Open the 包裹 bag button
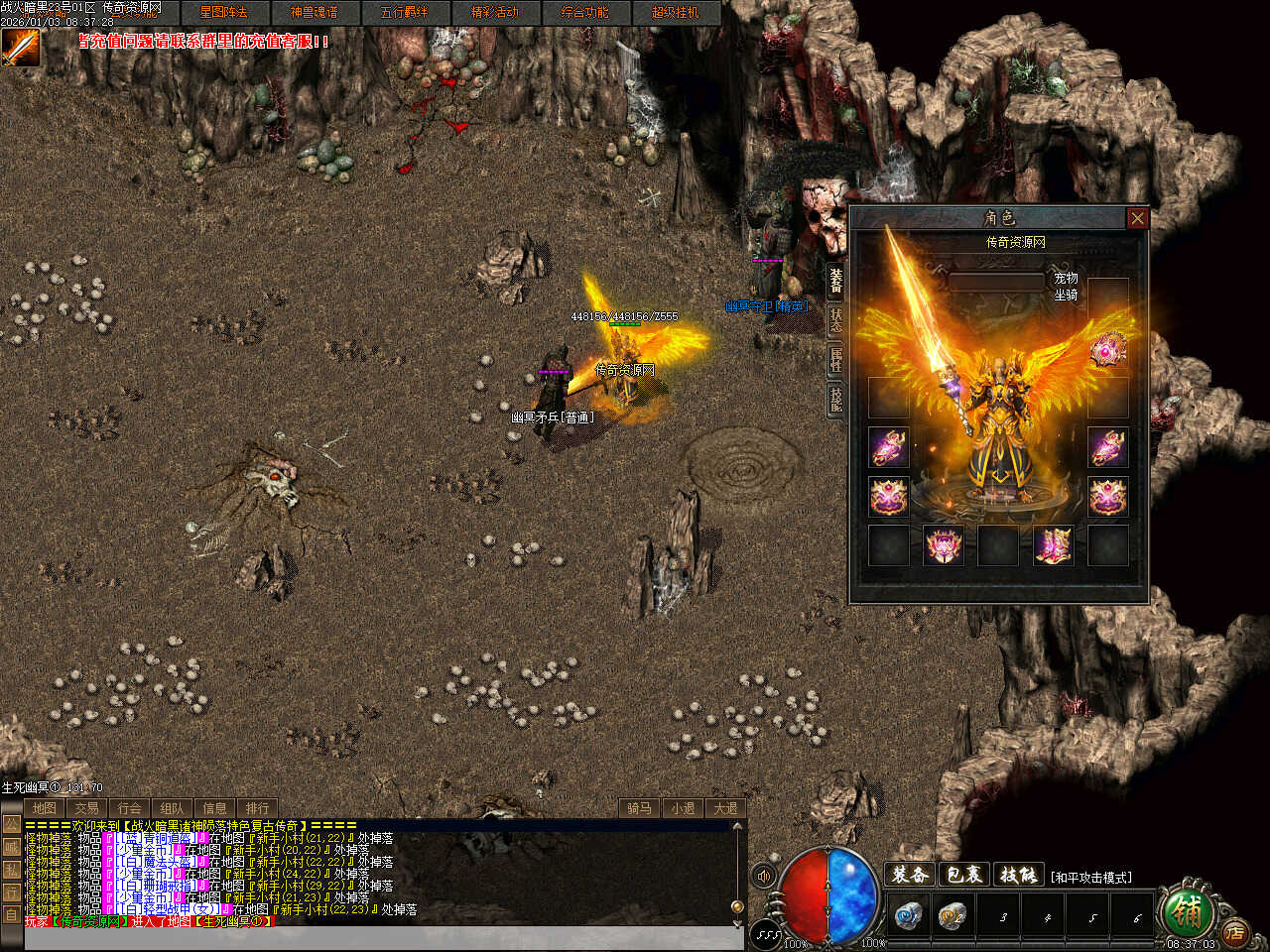1270x952 pixels. 963,875
